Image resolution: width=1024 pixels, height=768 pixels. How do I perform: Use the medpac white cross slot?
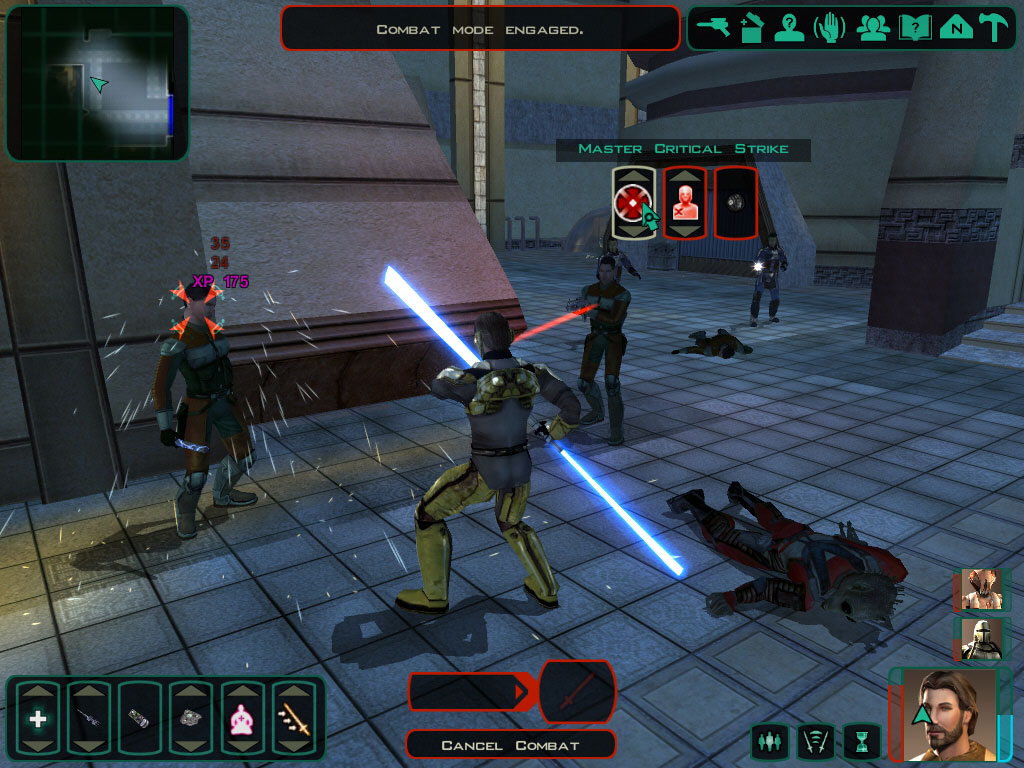(38, 718)
